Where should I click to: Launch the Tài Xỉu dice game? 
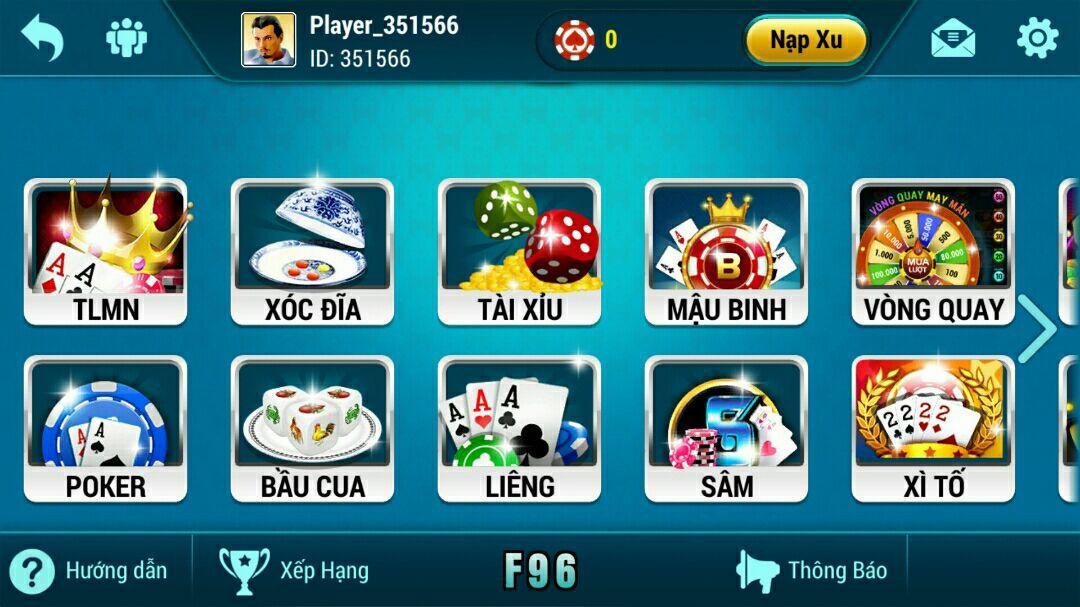(519, 251)
